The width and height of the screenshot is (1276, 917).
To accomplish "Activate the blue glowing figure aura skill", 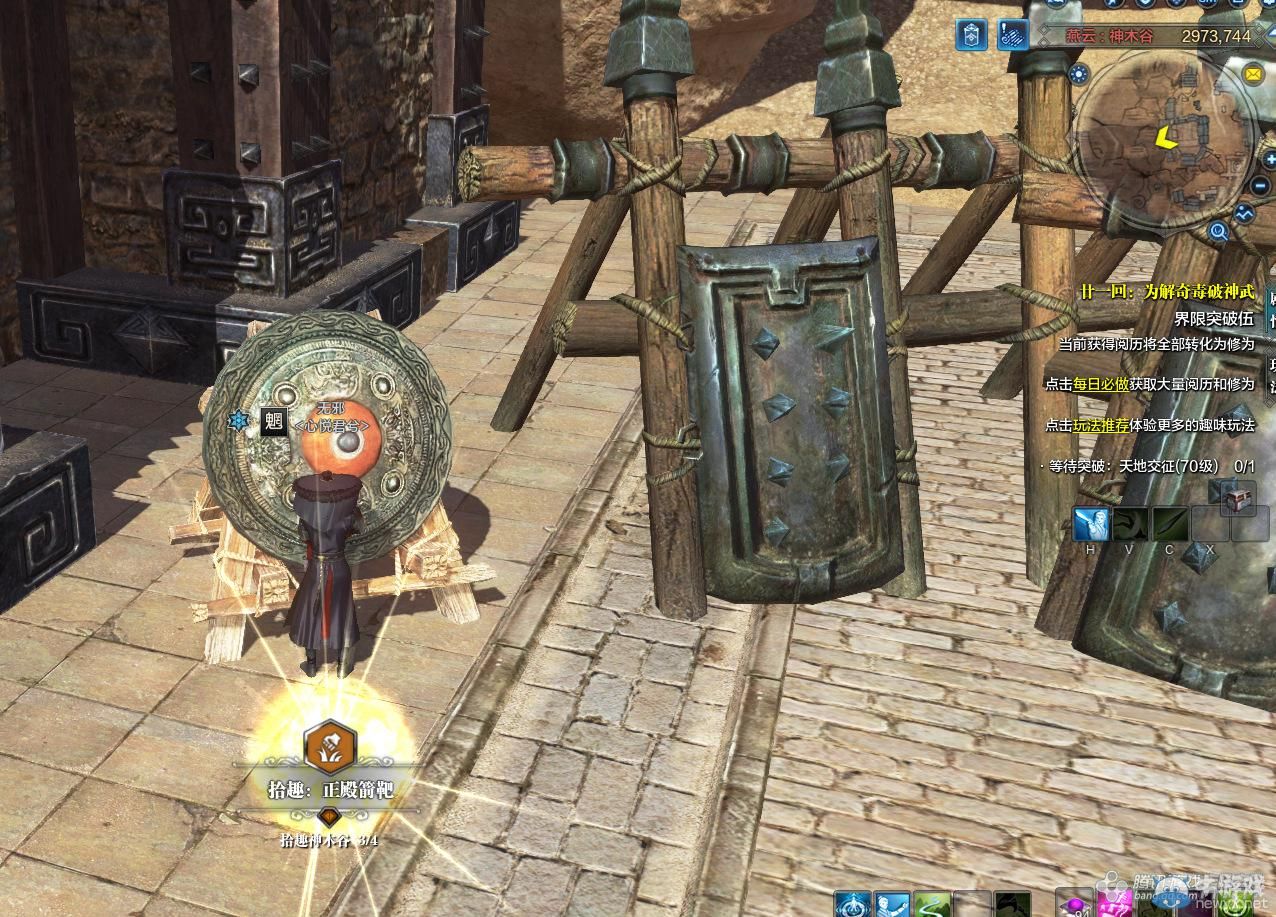I will [x=852, y=905].
